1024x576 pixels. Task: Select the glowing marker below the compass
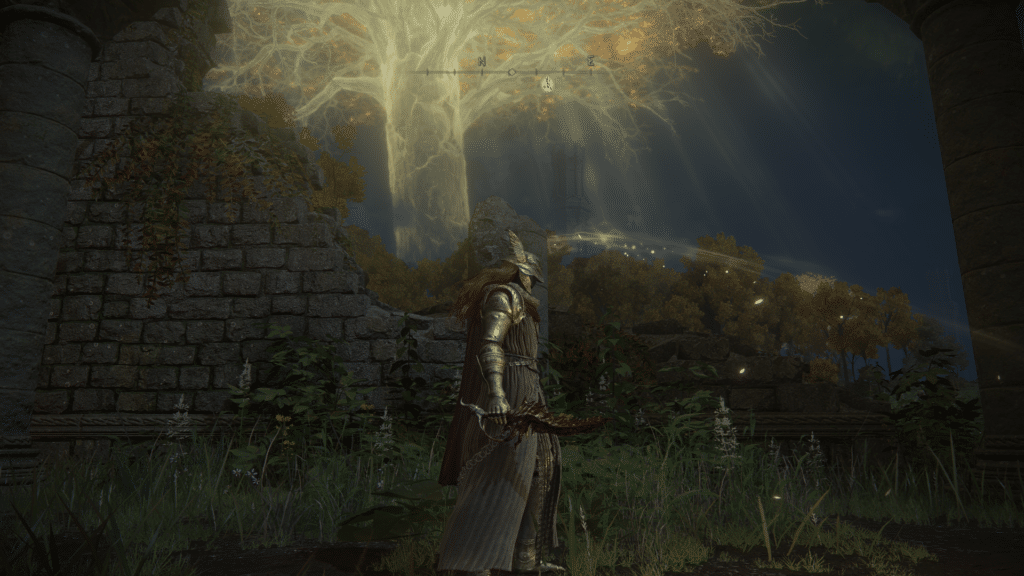(547, 85)
